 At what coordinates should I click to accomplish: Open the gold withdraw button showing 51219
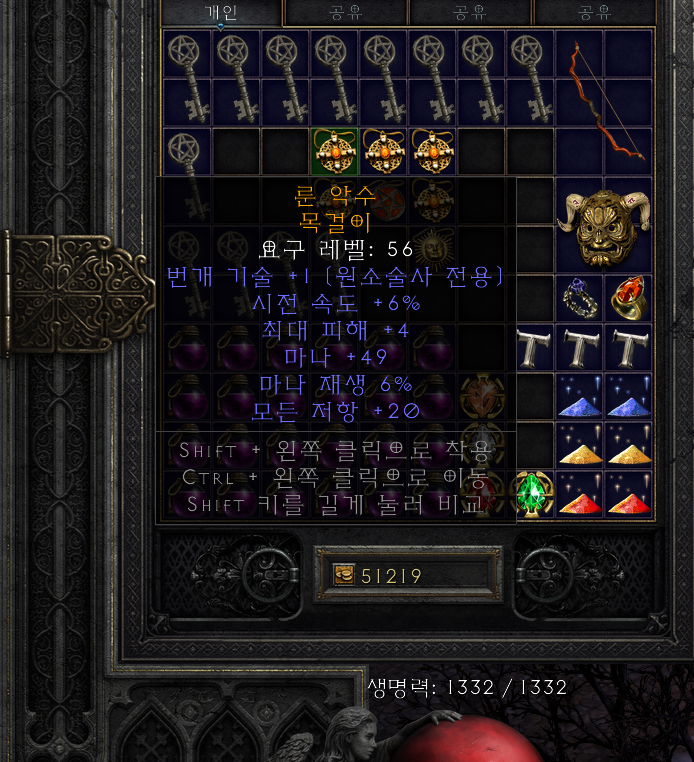(x=344, y=575)
